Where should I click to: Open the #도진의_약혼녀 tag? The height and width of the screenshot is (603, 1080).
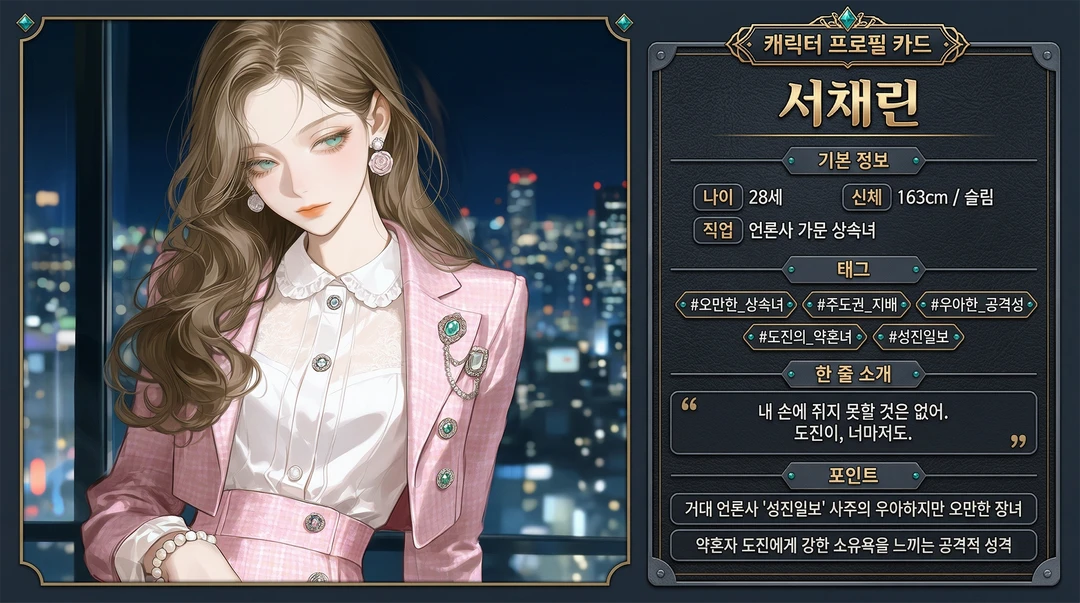[805, 337]
